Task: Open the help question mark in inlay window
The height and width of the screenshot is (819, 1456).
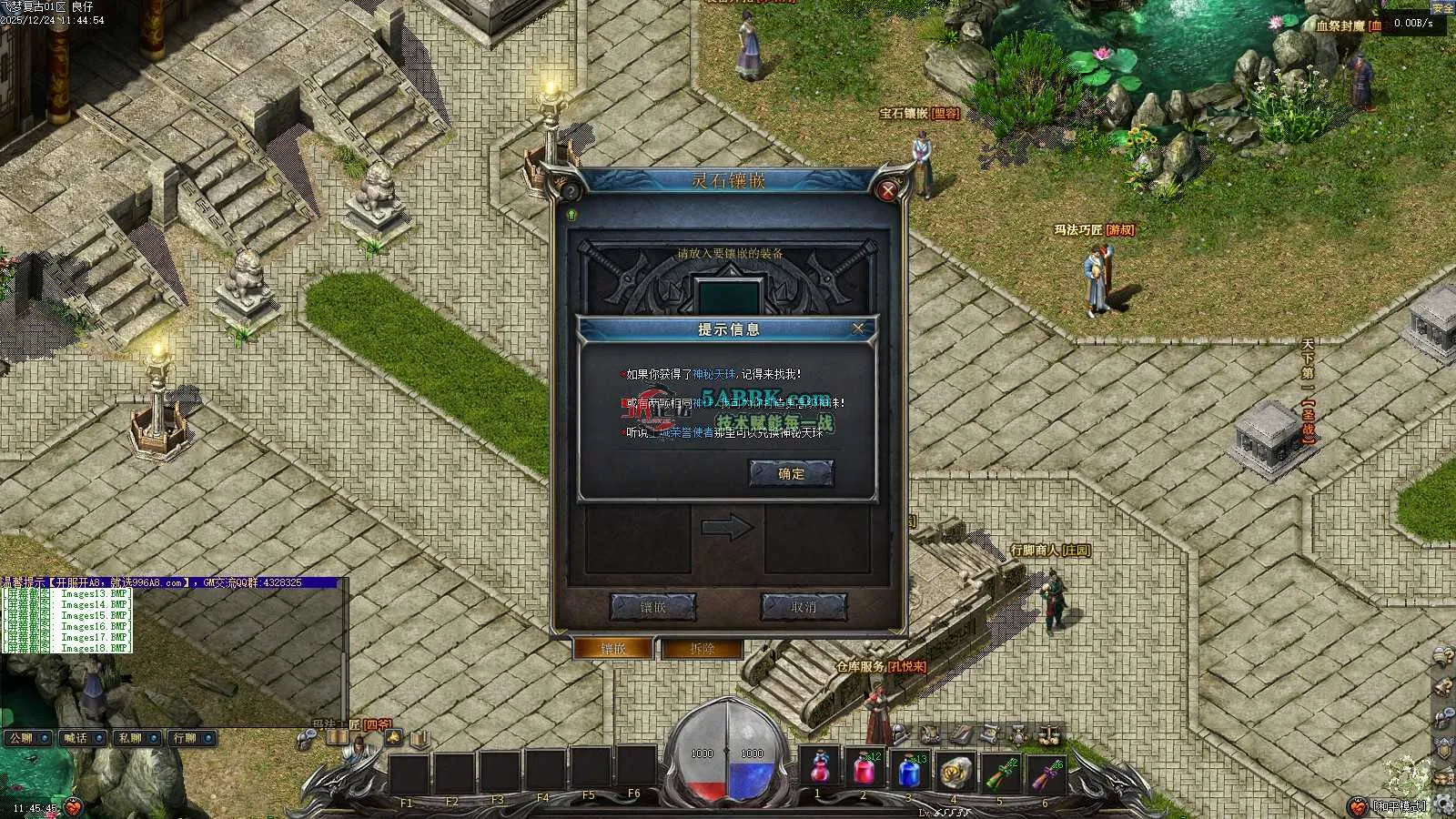Action: tap(571, 192)
